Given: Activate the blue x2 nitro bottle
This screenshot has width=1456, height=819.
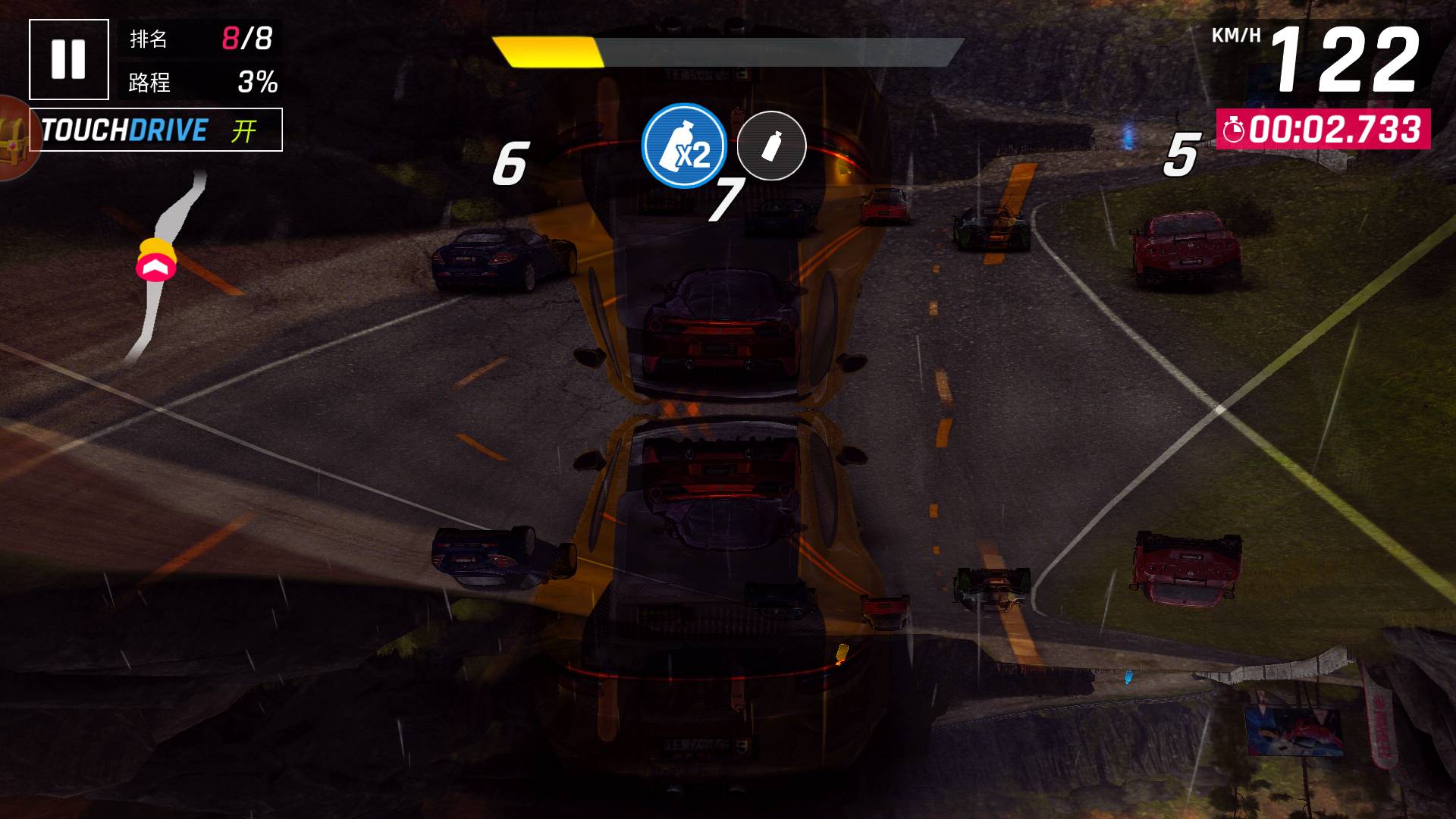Looking at the screenshot, I should (684, 146).
